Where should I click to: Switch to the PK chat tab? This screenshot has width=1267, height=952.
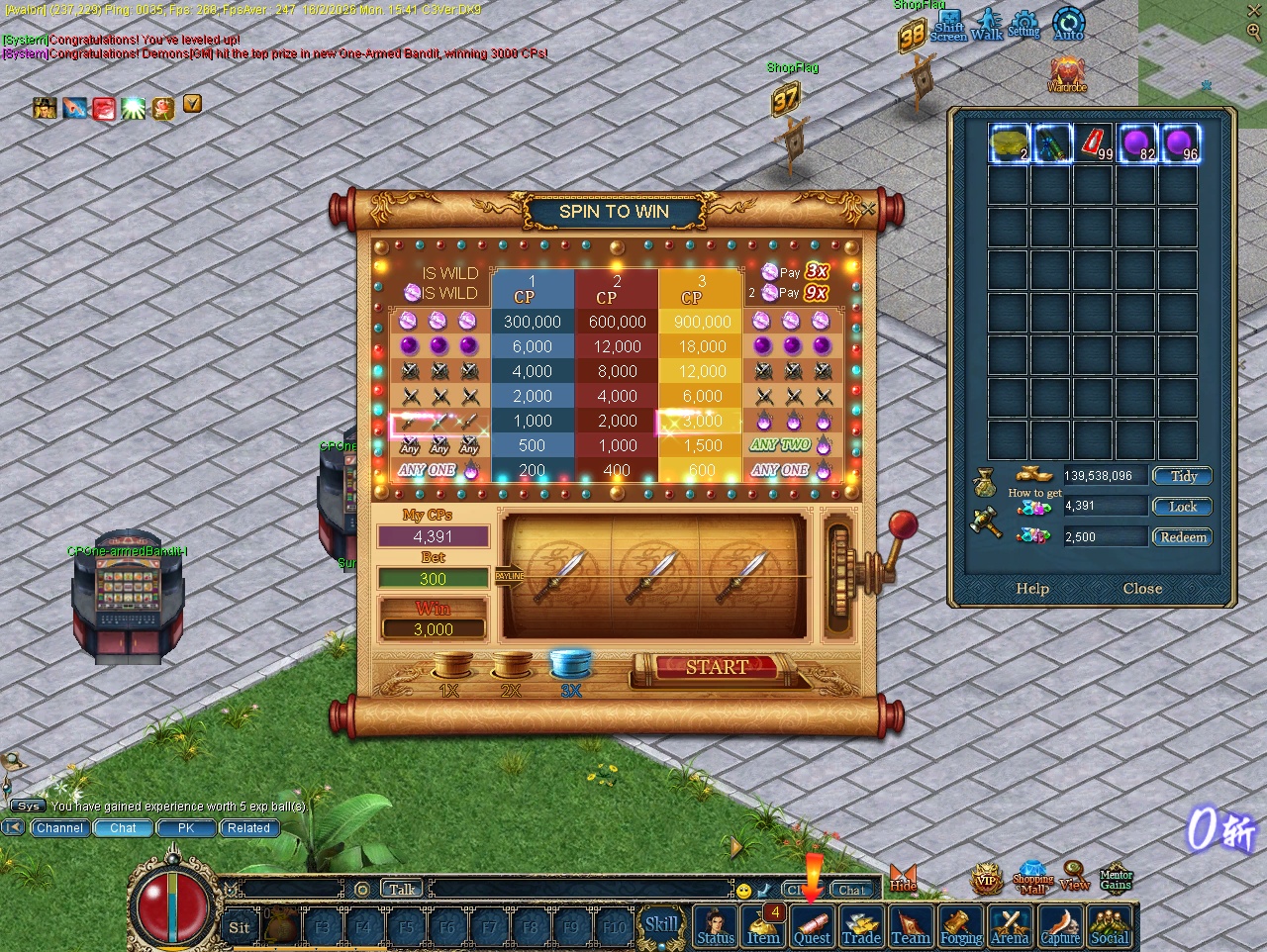click(186, 828)
